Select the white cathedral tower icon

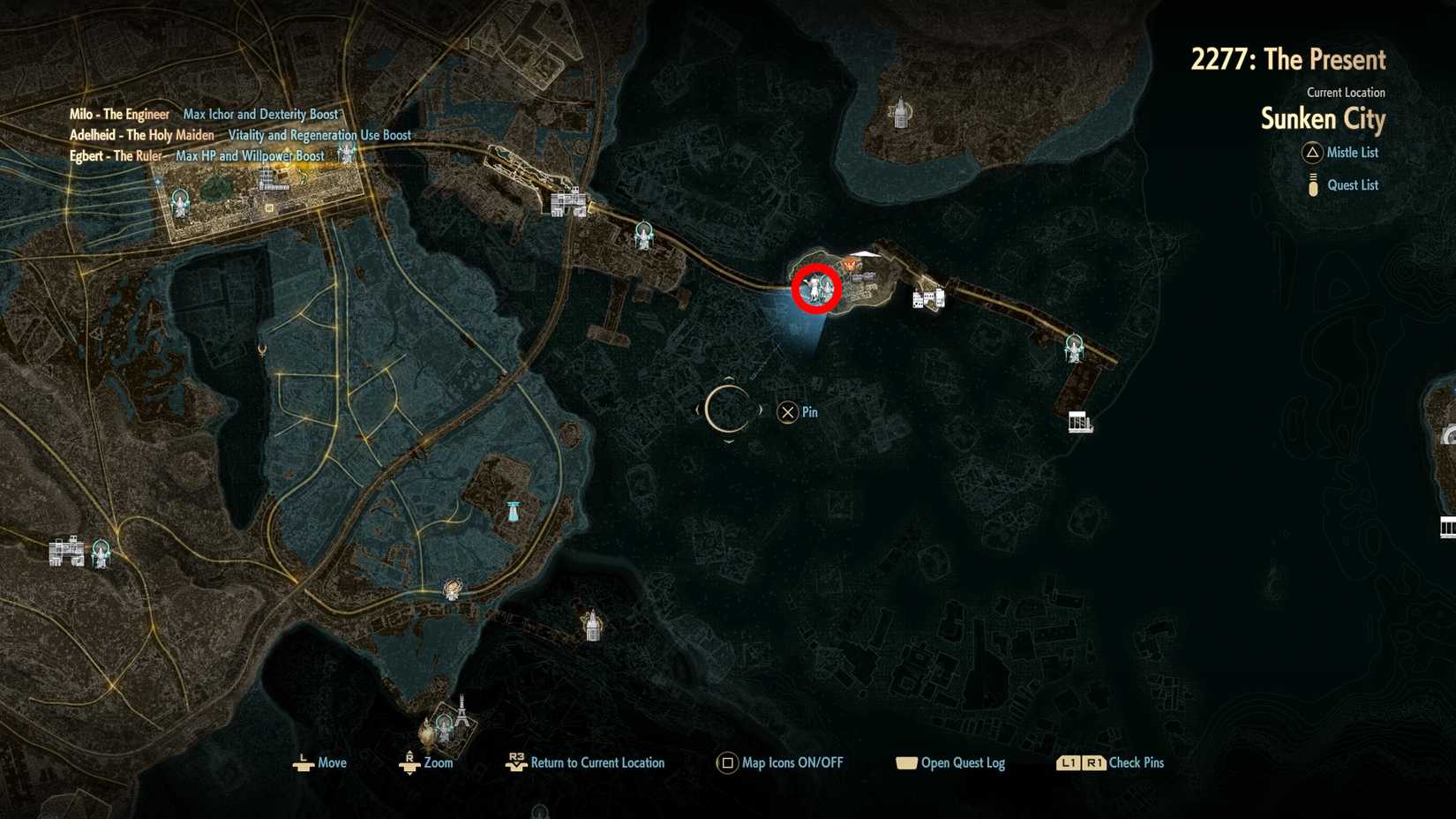pyautogui.click(x=900, y=111)
